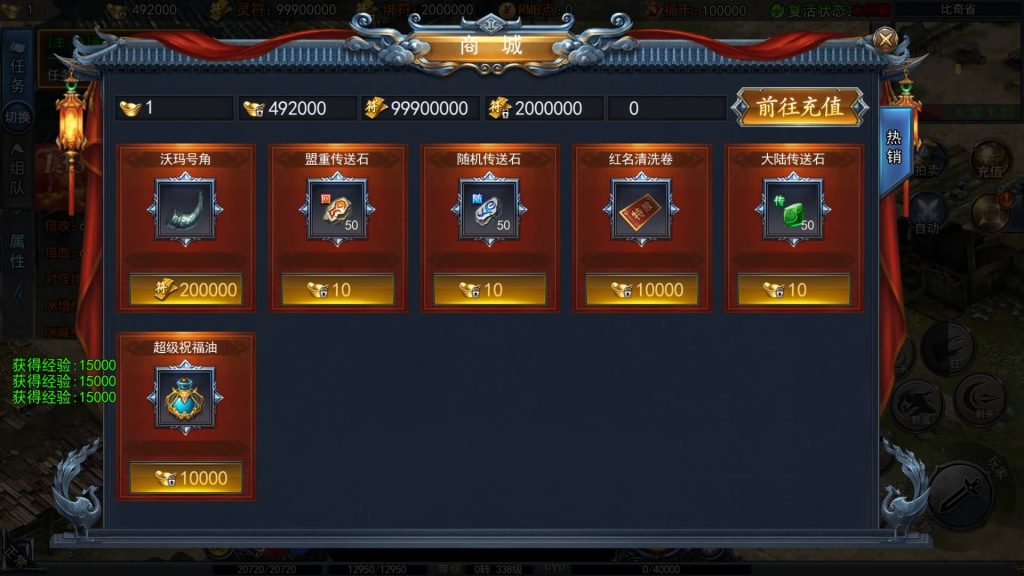
Task: Select the 盟重传送石 item icon
Action: pyautogui.click(x=337, y=209)
